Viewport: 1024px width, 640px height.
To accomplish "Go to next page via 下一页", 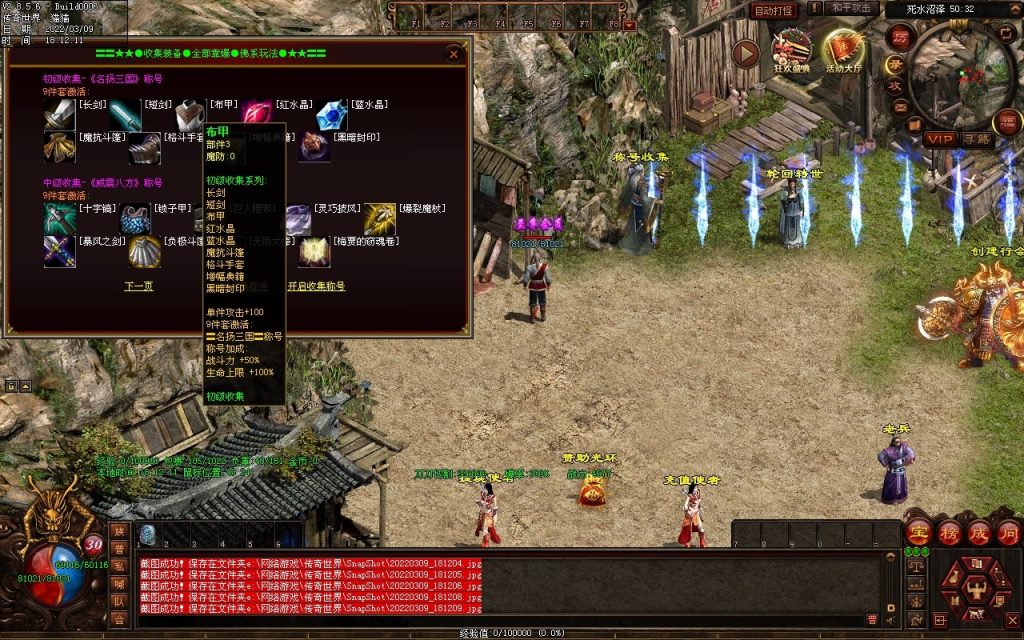I will [x=138, y=286].
